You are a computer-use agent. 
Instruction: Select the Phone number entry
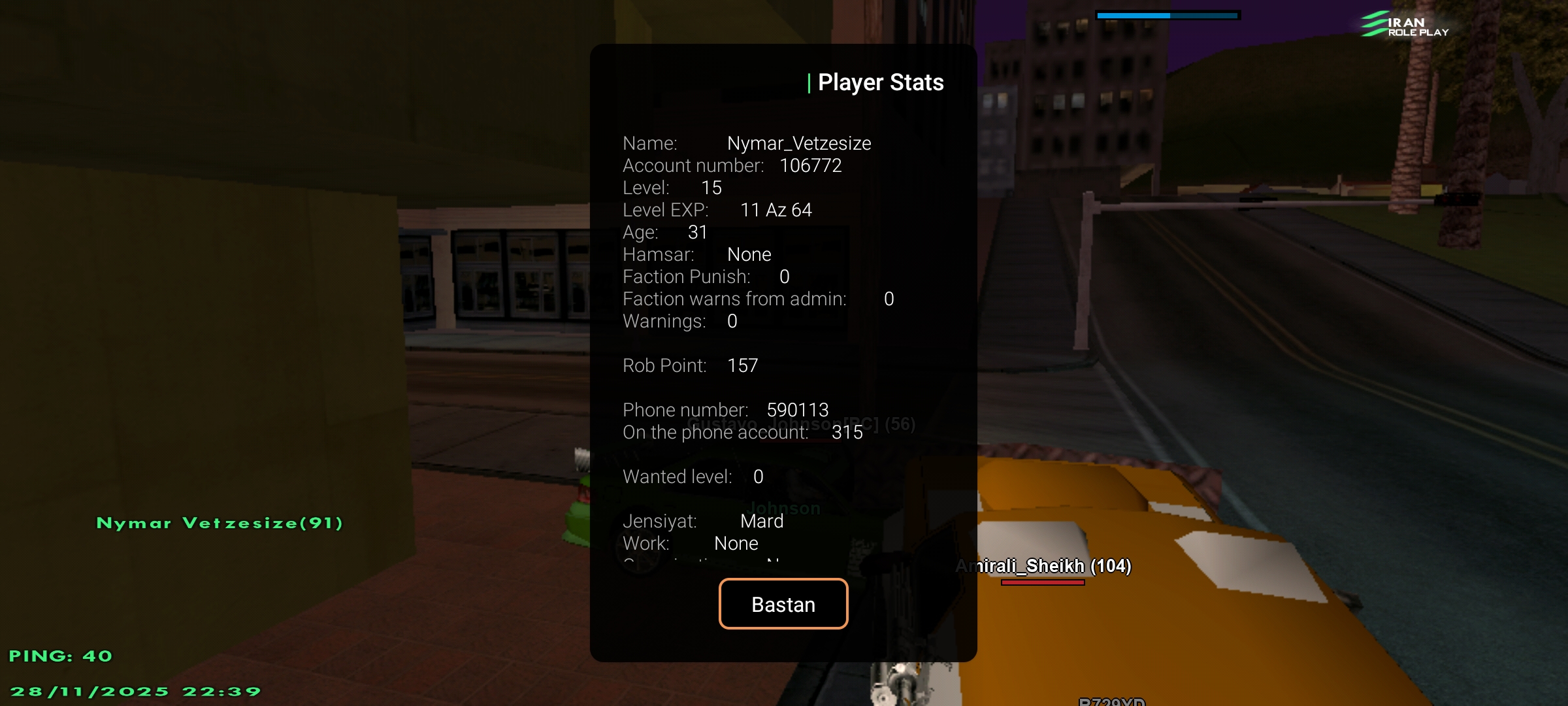725,409
